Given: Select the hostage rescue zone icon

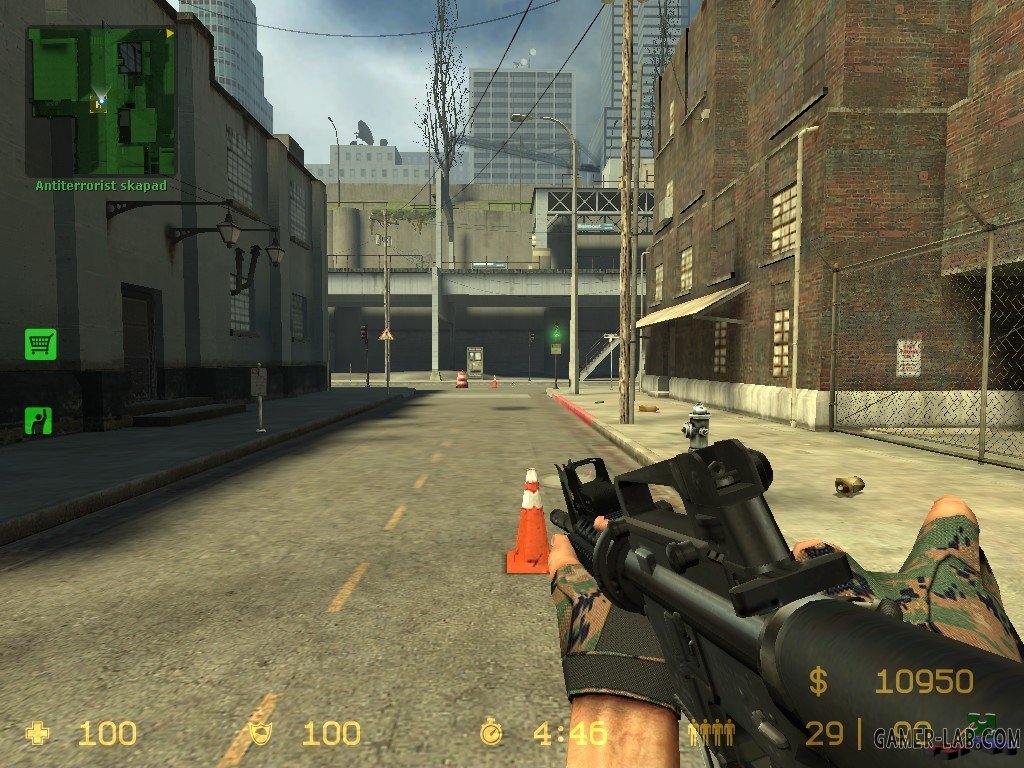Looking at the screenshot, I should (x=39, y=420).
